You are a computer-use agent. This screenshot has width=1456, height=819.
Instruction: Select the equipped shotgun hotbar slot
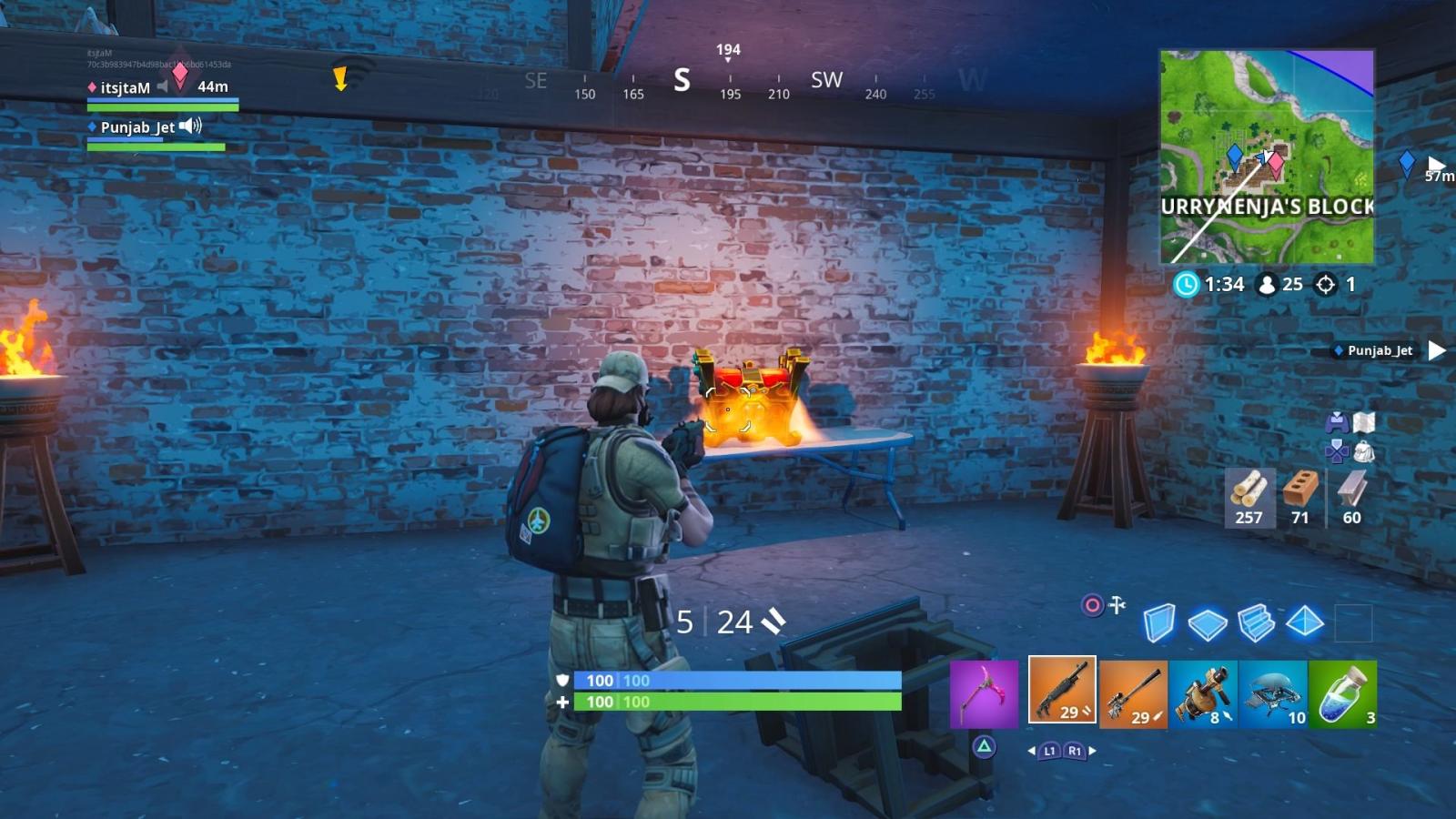point(1062,692)
